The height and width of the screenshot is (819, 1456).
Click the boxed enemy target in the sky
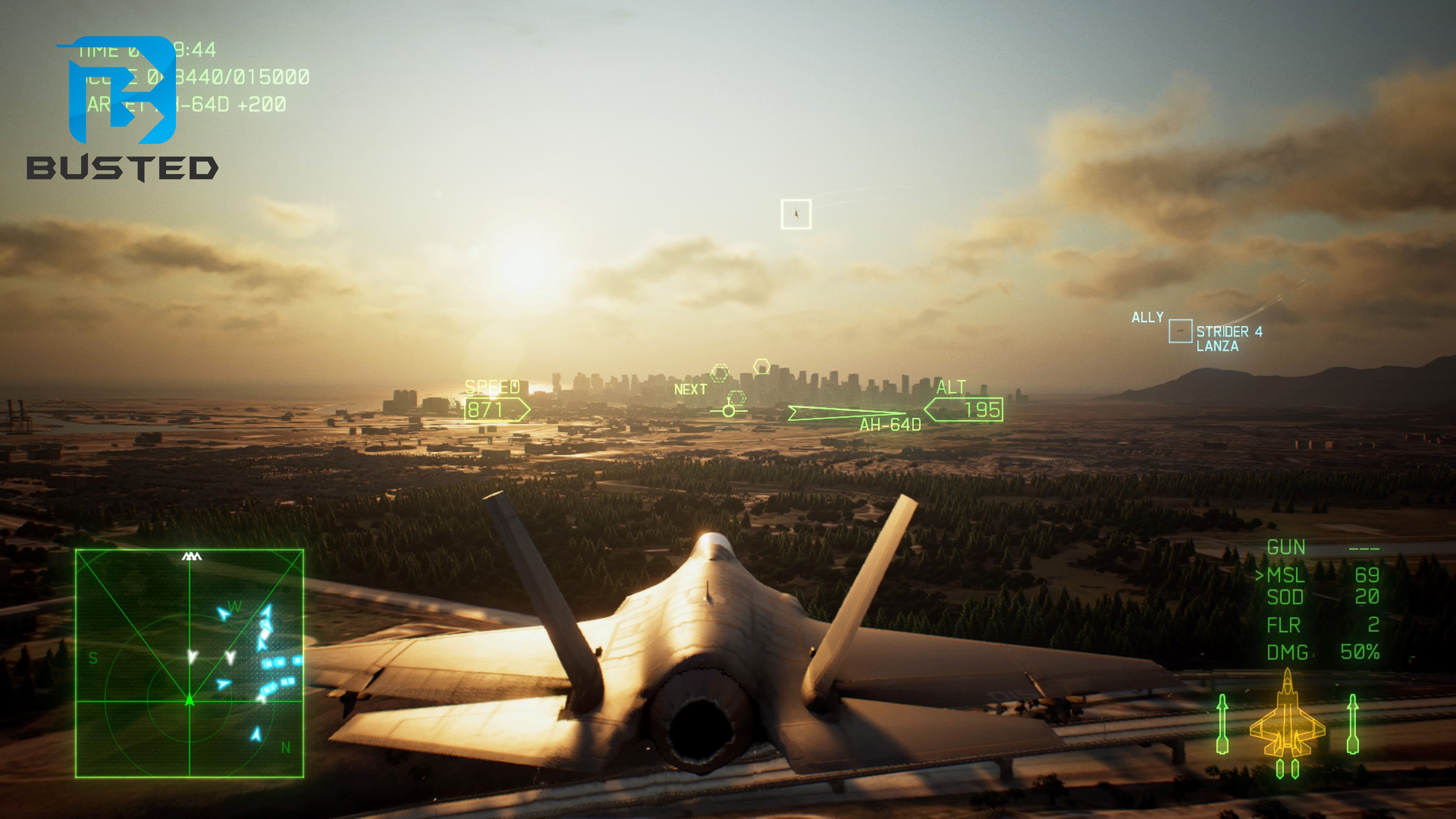click(x=796, y=214)
